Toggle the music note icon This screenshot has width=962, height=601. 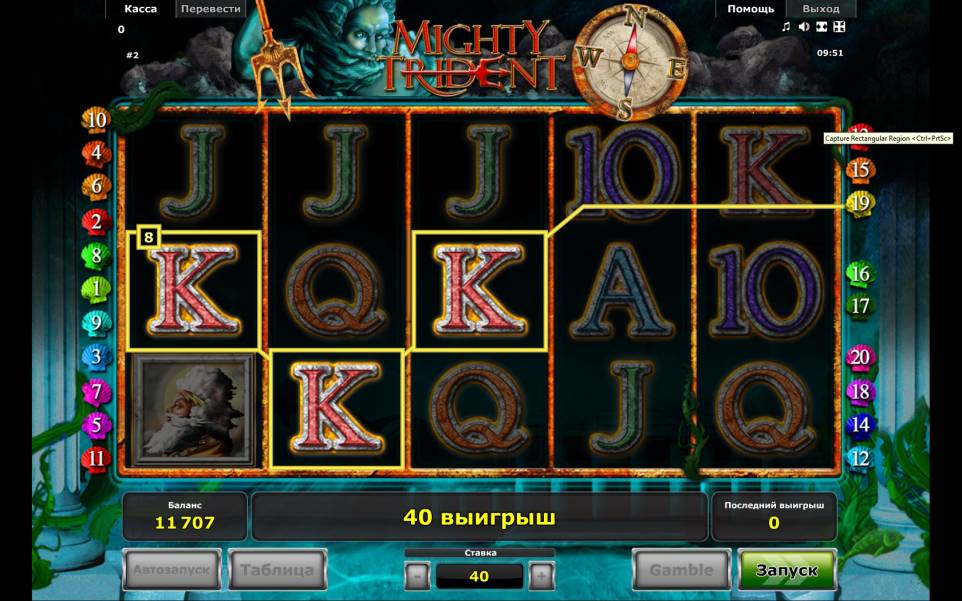786,27
